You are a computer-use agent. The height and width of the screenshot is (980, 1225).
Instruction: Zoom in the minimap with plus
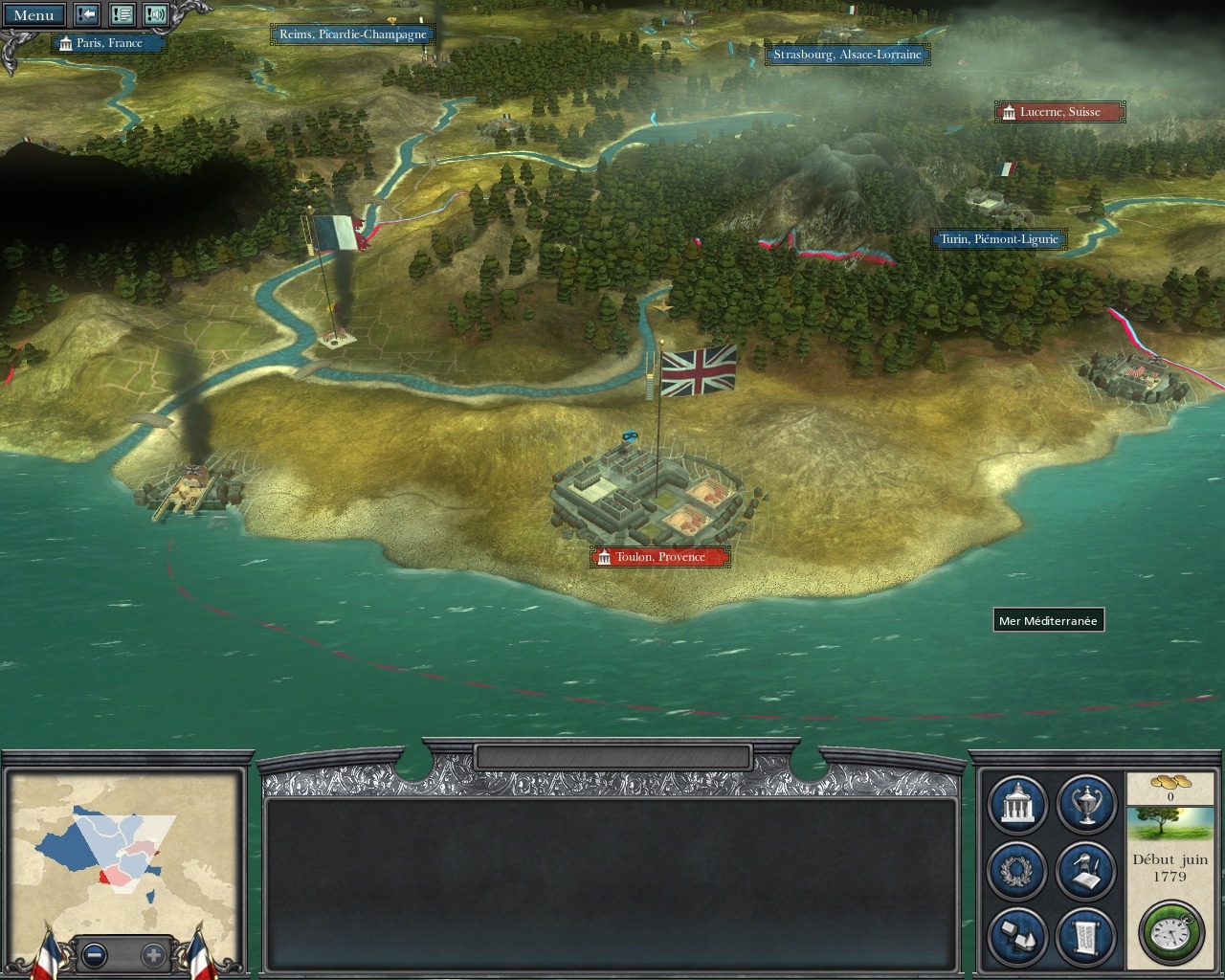[x=153, y=954]
